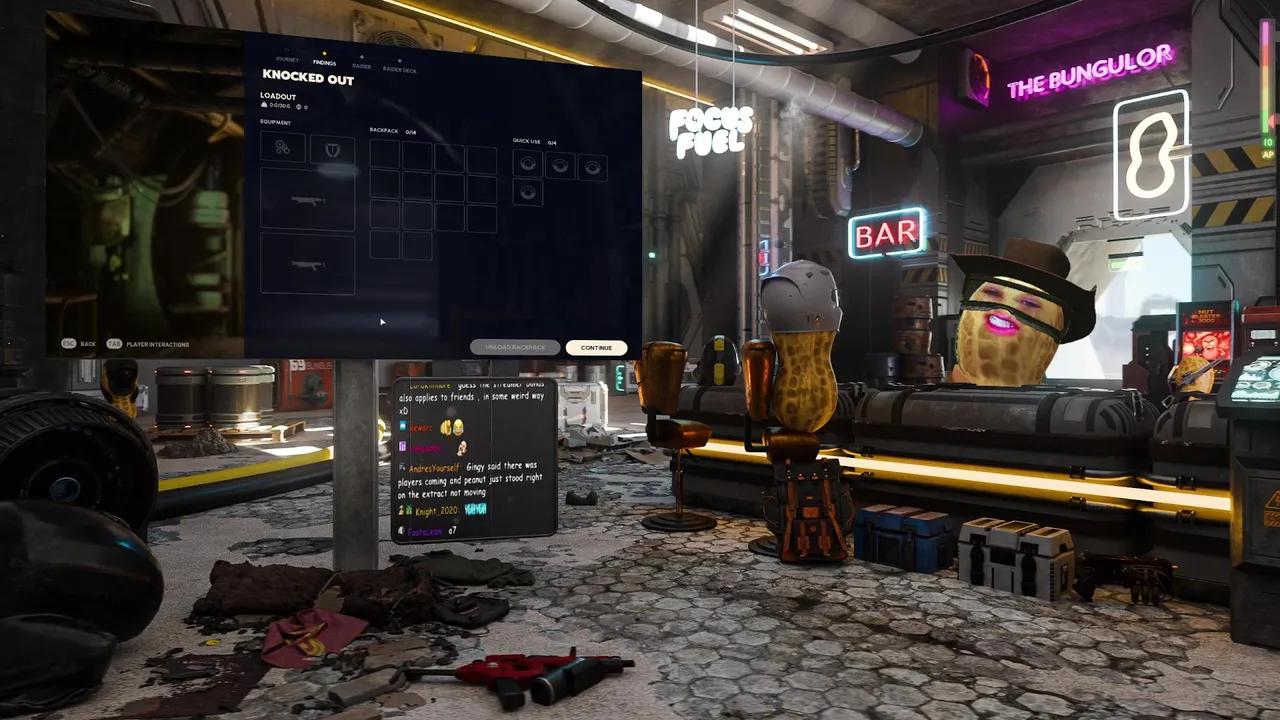Open the Raider tab
The image size is (1280, 720).
point(362,66)
